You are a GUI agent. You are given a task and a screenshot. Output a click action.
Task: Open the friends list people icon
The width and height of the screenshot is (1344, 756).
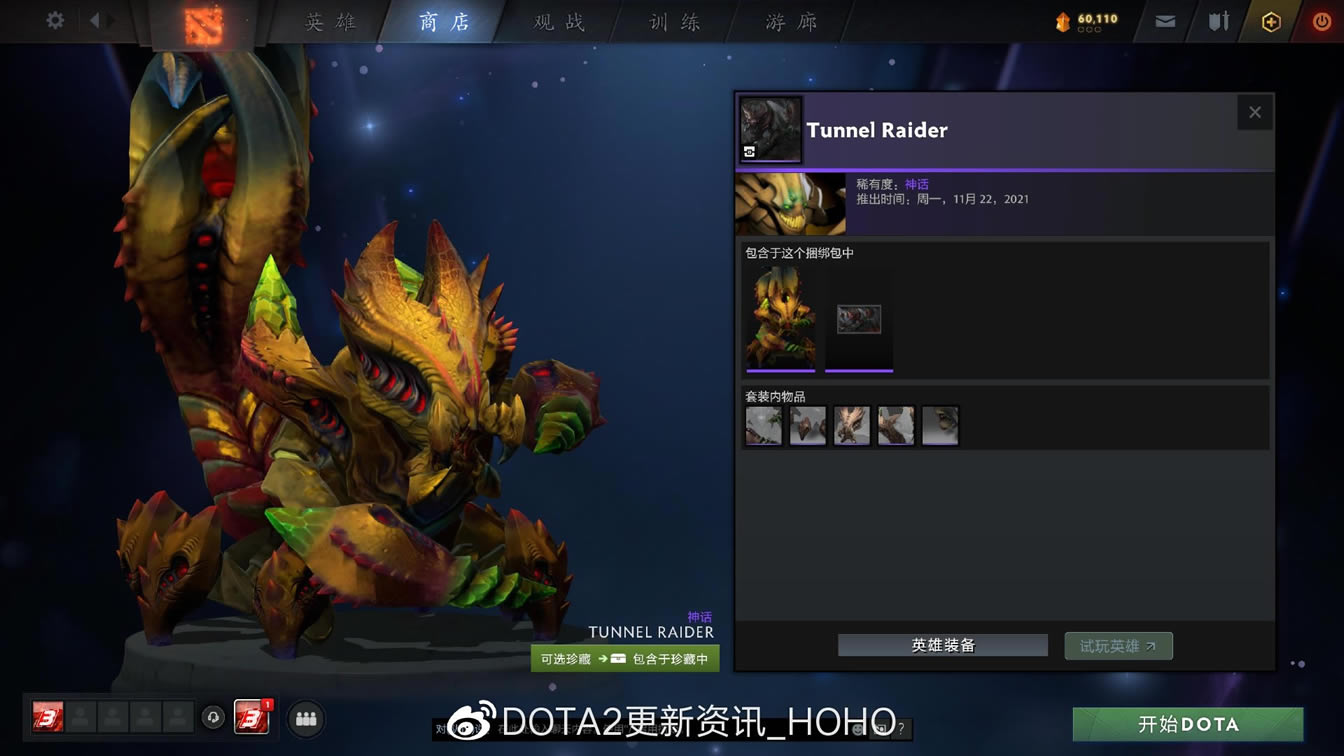tap(305, 718)
